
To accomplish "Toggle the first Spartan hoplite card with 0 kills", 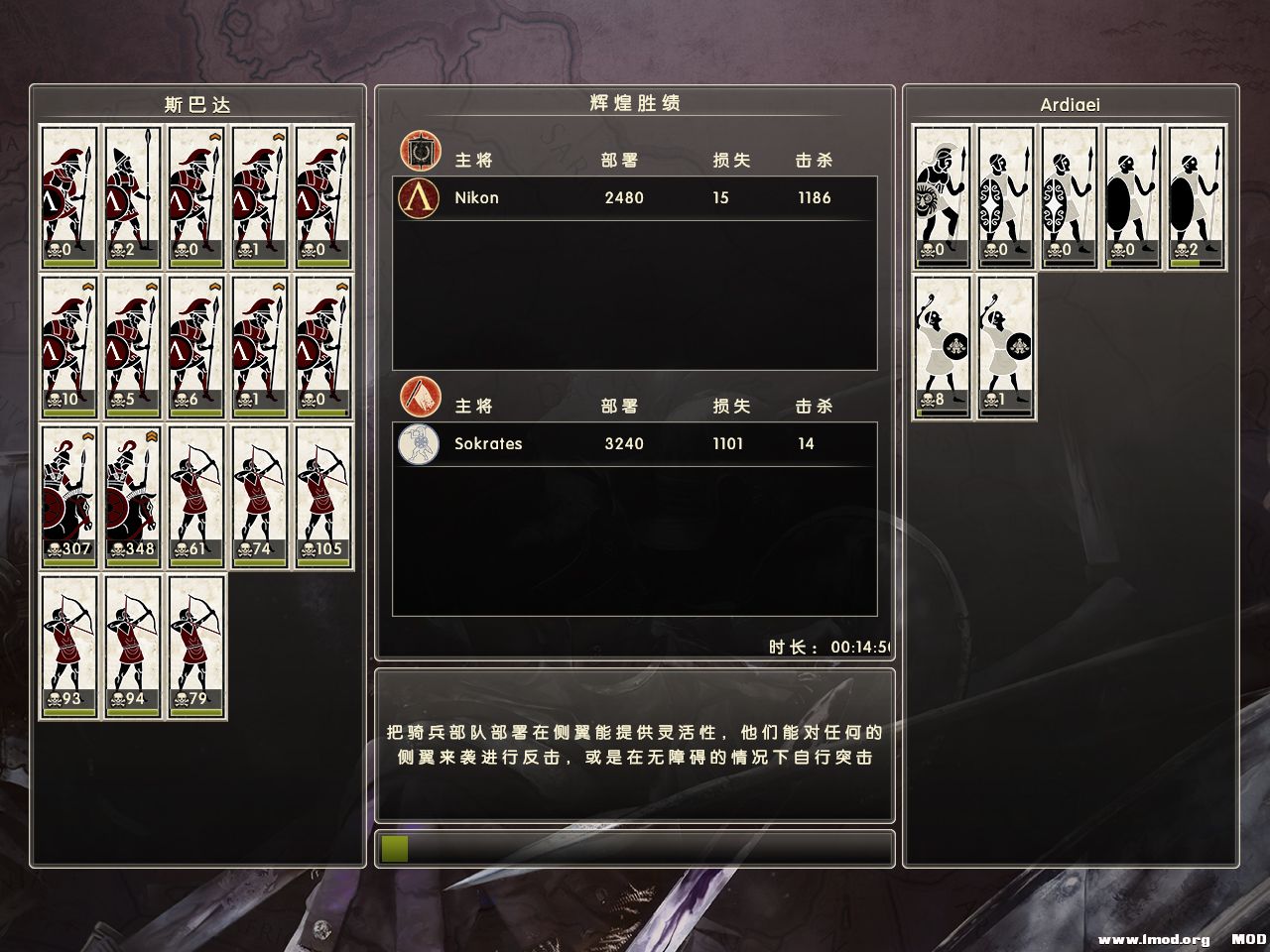I will (68, 193).
